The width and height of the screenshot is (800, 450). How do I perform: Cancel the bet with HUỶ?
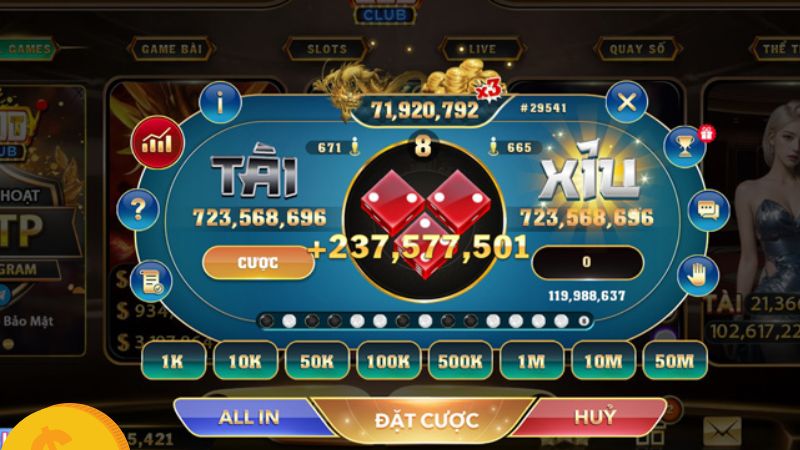tap(594, 417)
